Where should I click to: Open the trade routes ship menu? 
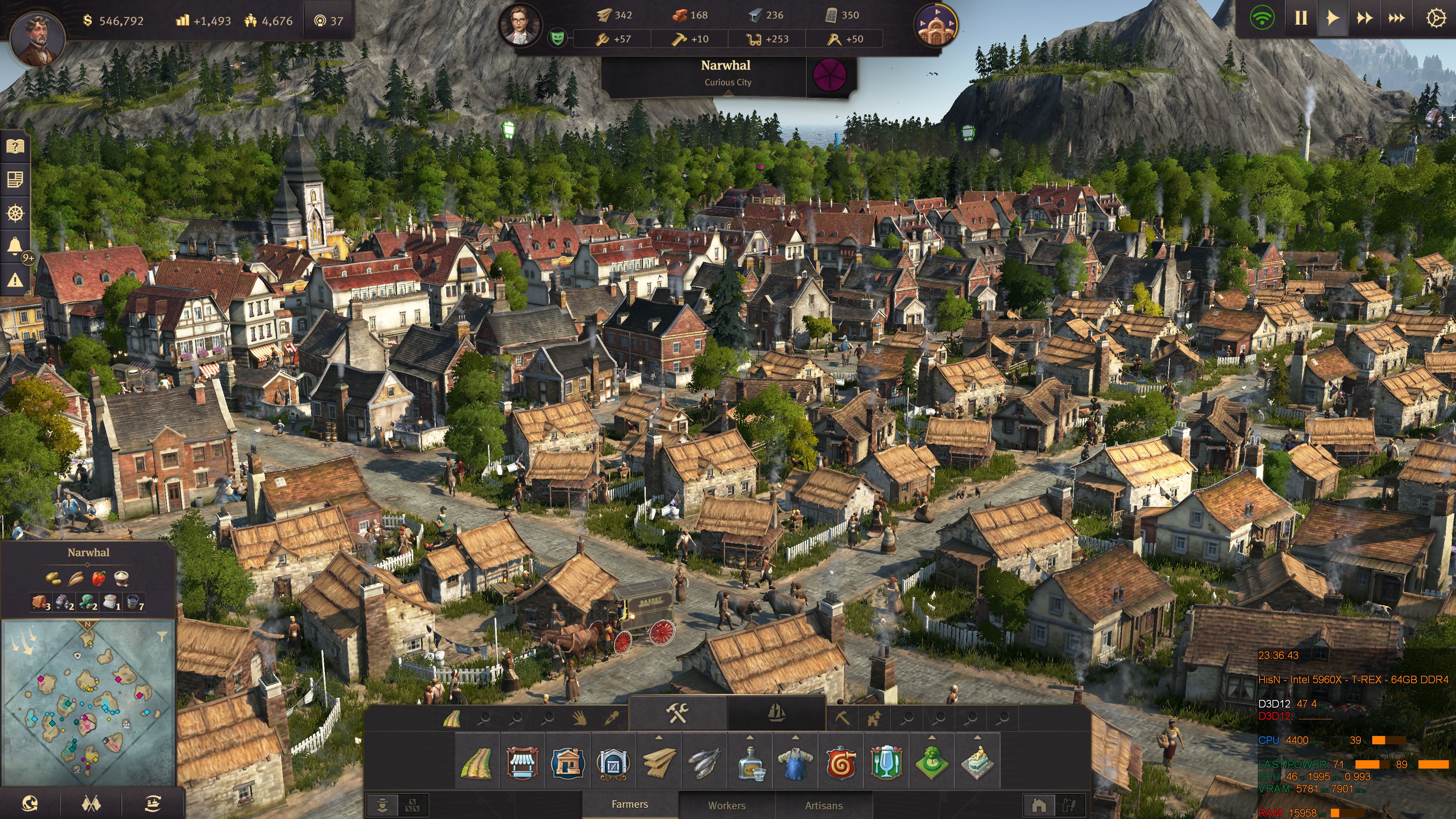point(152,803)
